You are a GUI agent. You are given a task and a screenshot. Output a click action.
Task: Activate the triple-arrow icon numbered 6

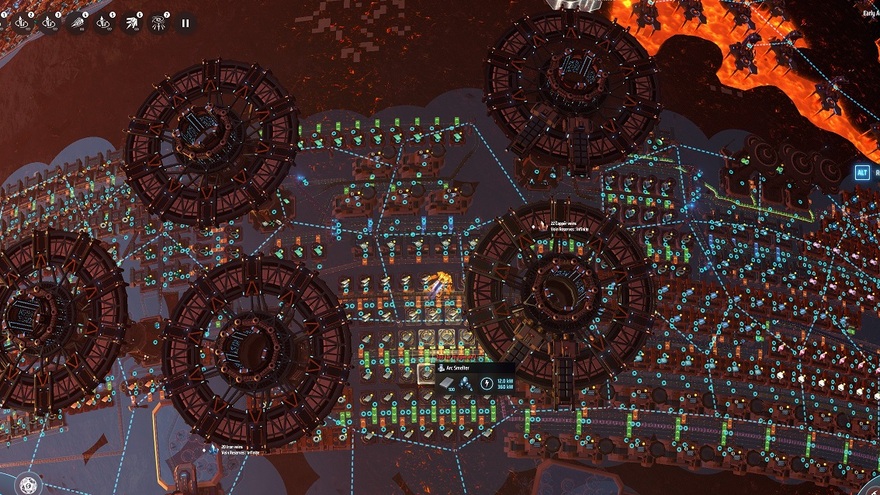pos(132,21)
